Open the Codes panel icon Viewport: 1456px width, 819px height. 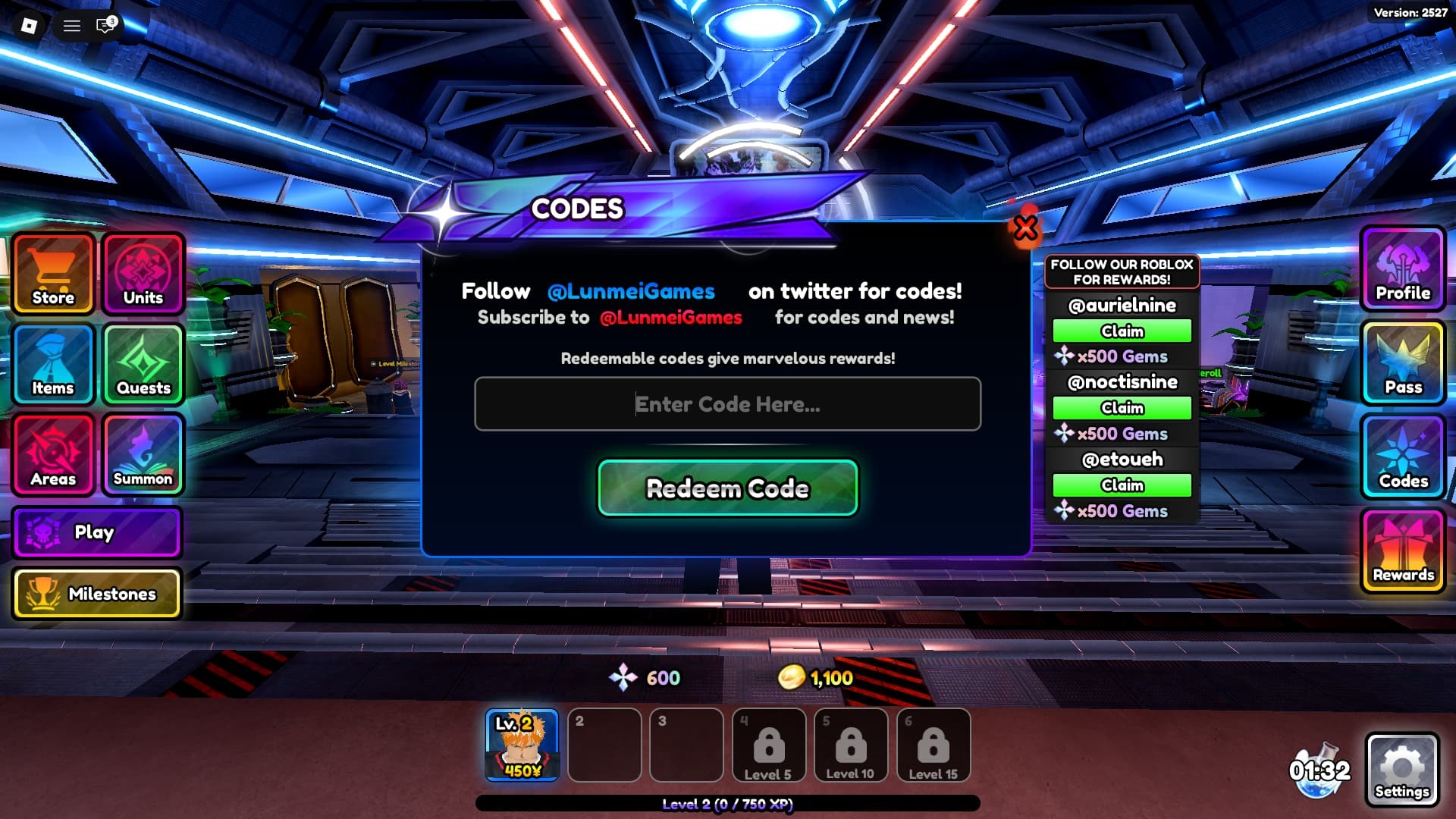pyautogui.click(x=1402, y=458)
